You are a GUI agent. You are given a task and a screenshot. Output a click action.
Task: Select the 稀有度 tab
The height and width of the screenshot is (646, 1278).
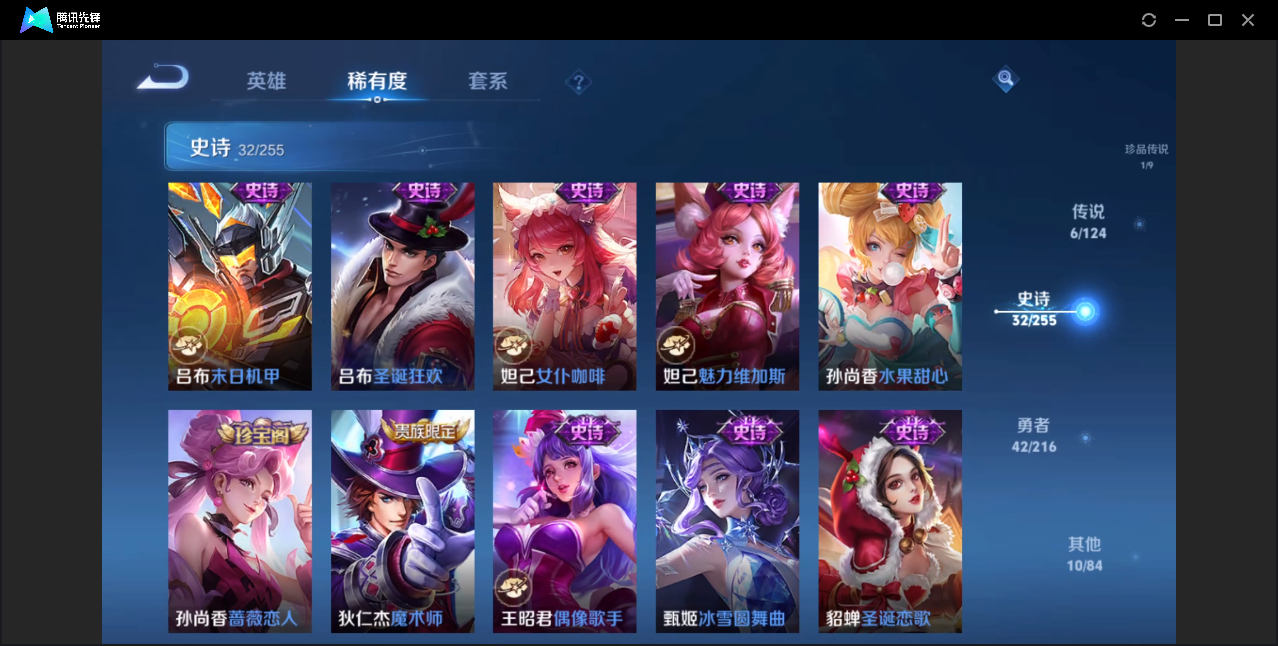coord(377,81)
